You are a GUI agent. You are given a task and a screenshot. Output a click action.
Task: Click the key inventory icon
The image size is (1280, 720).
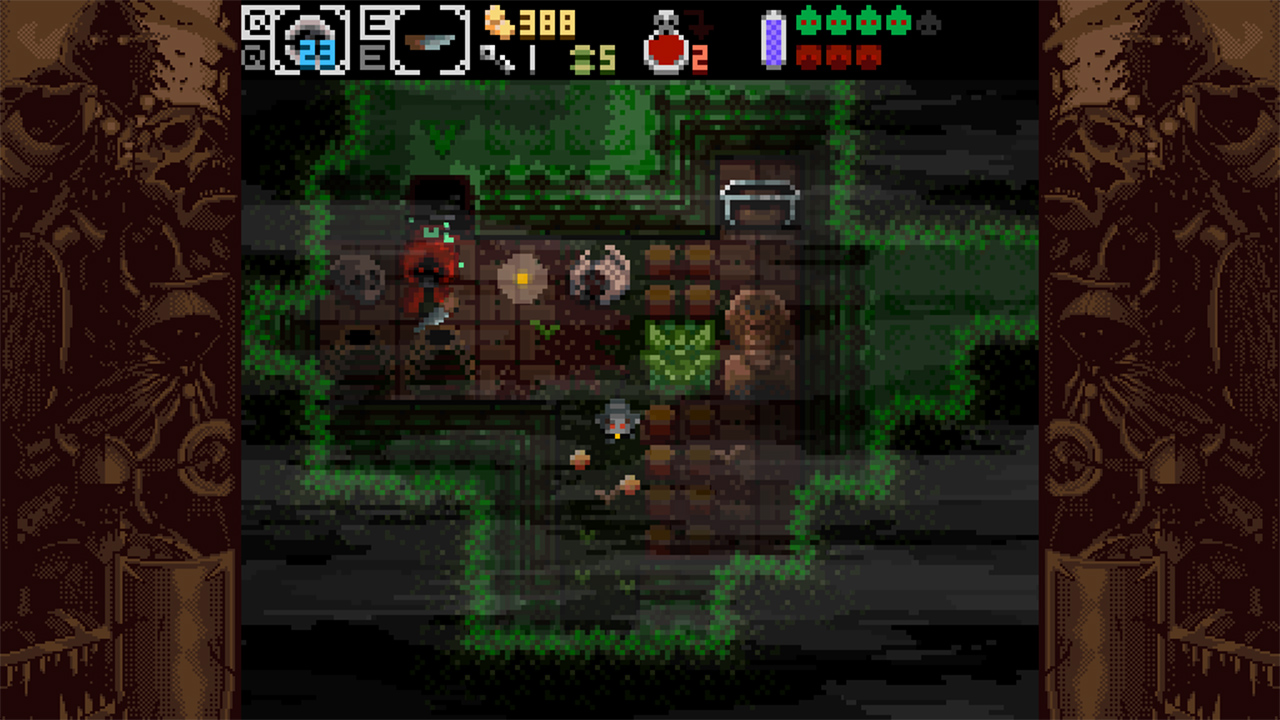click(x=490, y=59)
